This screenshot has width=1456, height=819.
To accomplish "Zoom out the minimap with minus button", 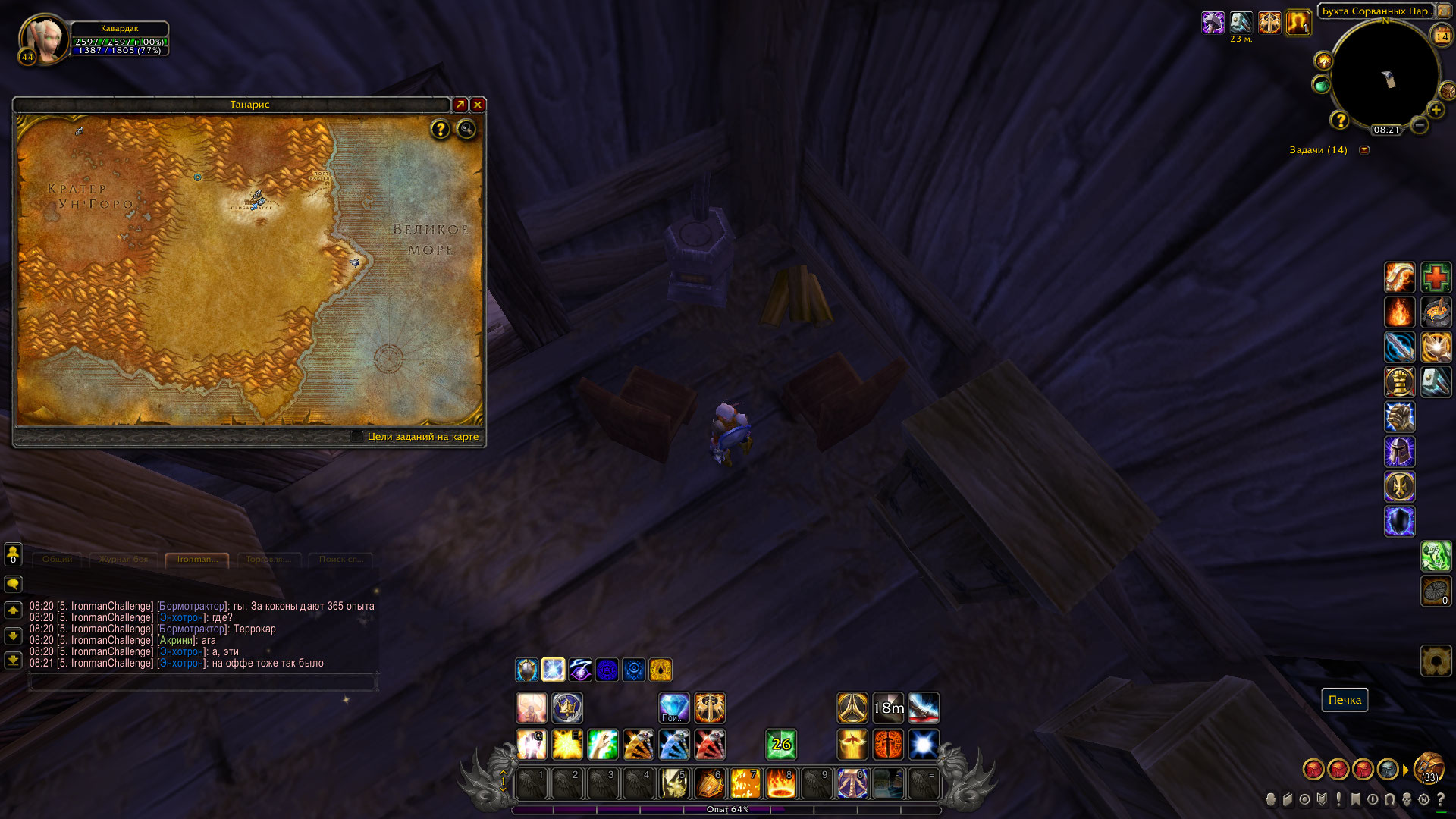I will coord(1420,125).
